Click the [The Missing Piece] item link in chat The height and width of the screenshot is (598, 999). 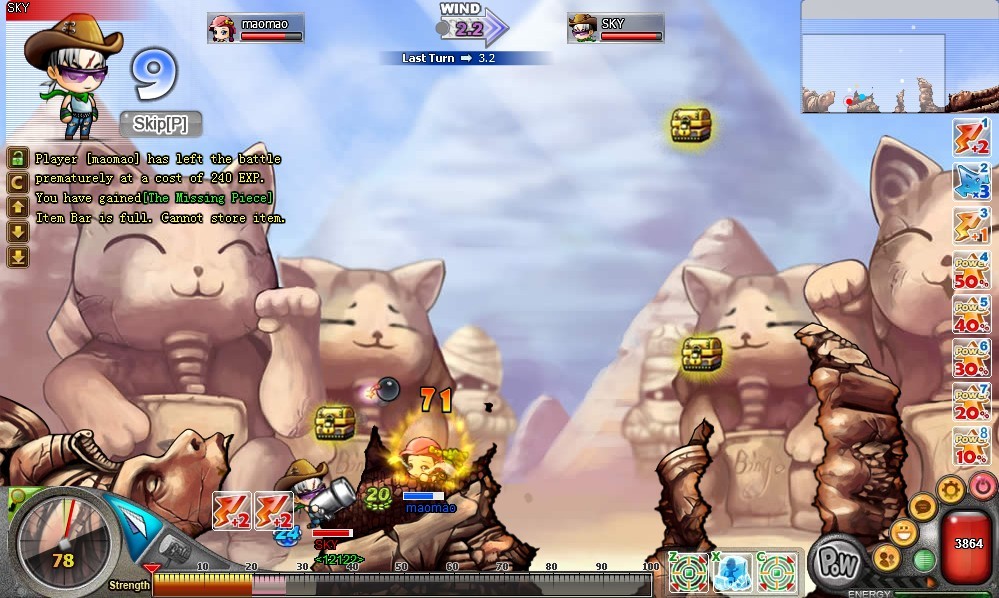[208, 198]
